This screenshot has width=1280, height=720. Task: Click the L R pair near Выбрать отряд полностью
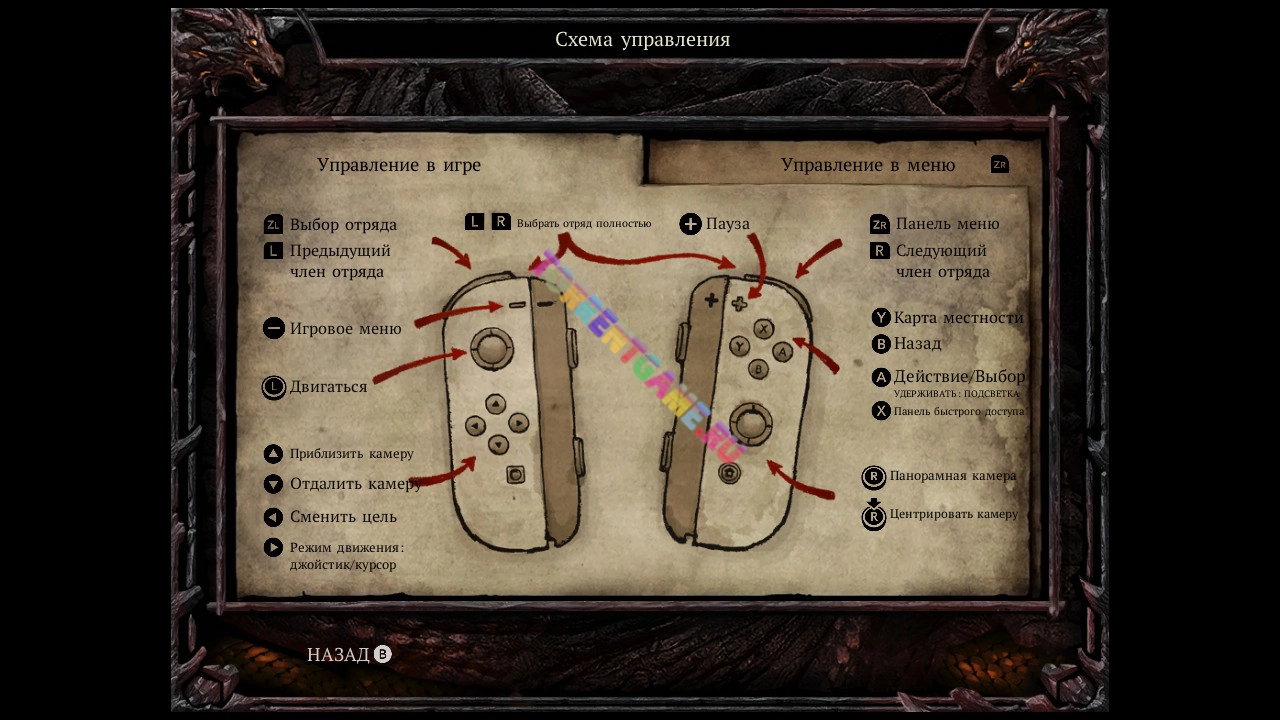pos(486,222)
